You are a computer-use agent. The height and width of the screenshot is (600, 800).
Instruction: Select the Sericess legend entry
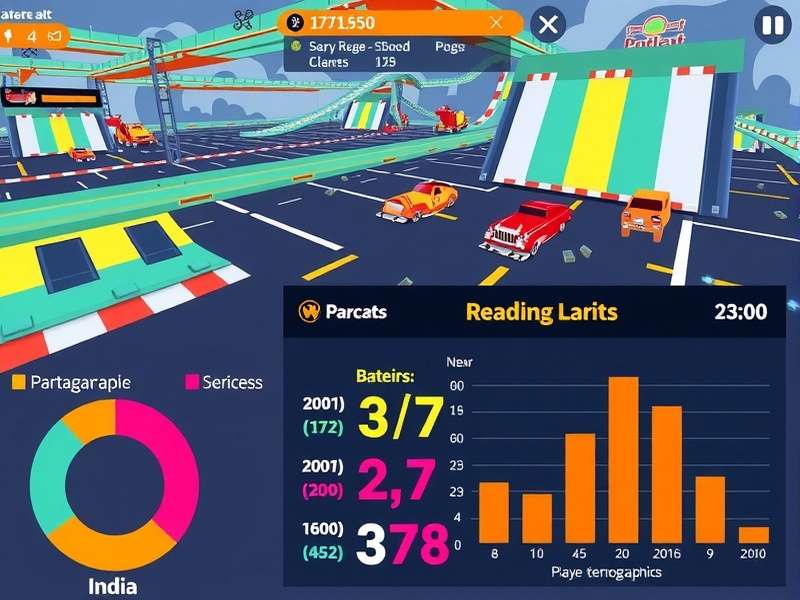(x=223, y=382)
